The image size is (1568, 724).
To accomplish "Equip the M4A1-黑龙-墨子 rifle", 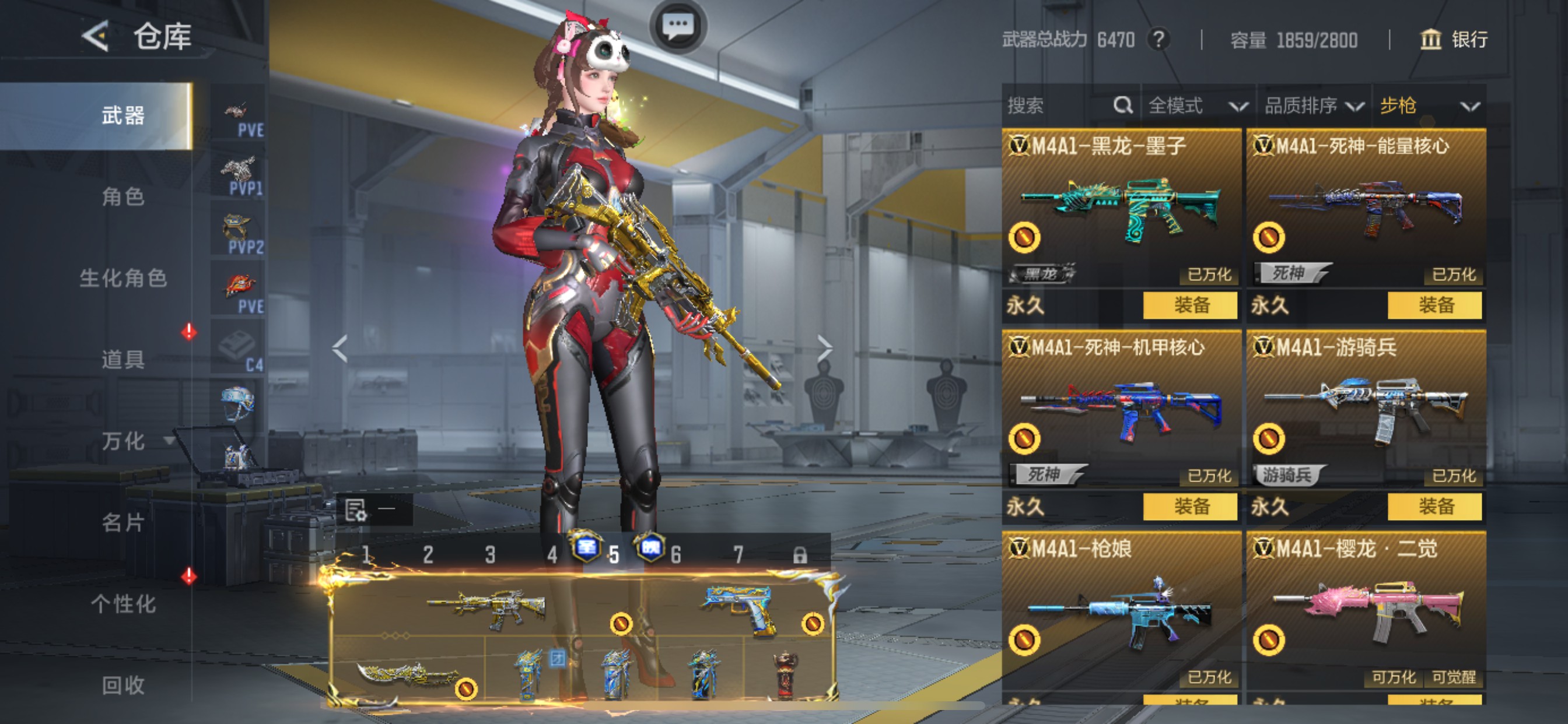I will [x=1190, y=305].
